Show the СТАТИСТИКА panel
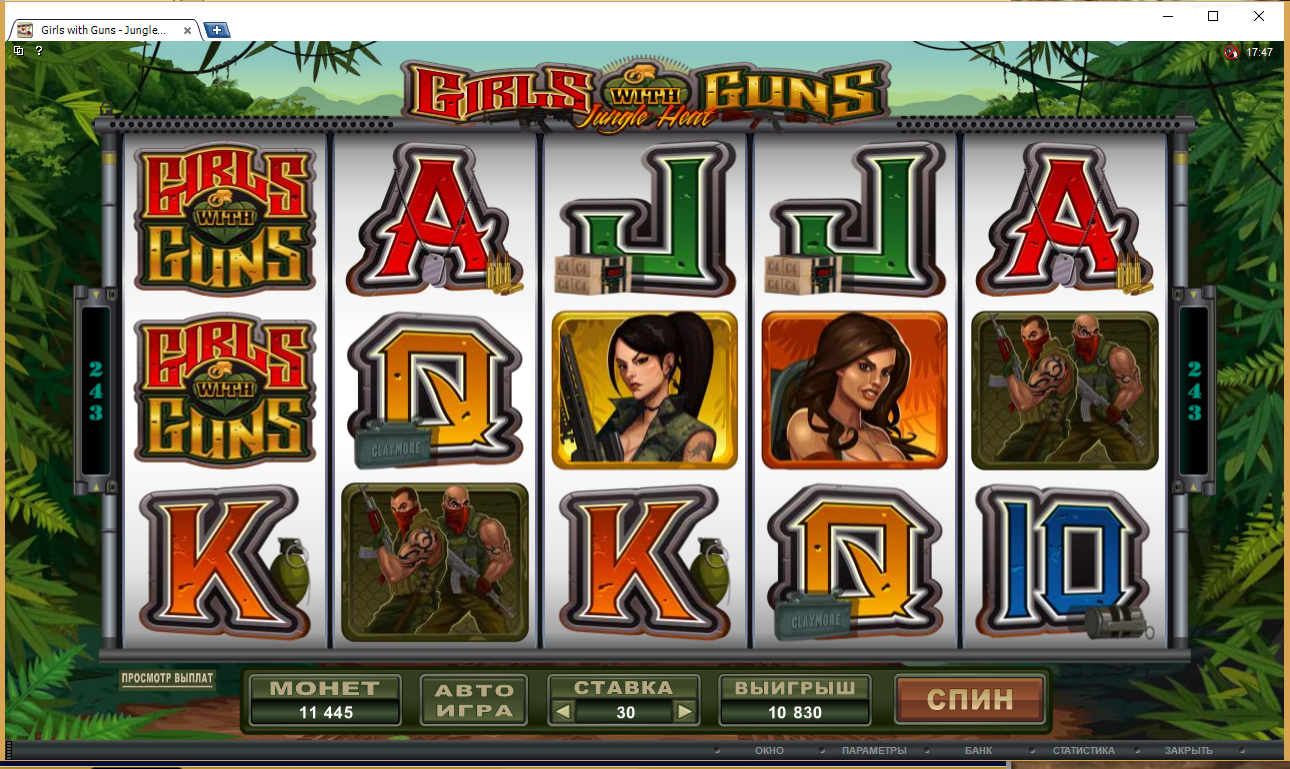The width and height of the screenshot is (1290, 769). 1083,750
